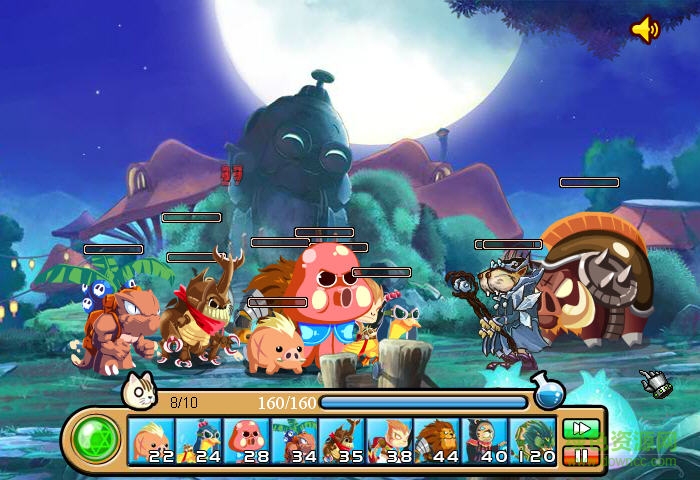Toggle the sound speaker icon
This screenshot has width=700, height=480.
[645, 30]
